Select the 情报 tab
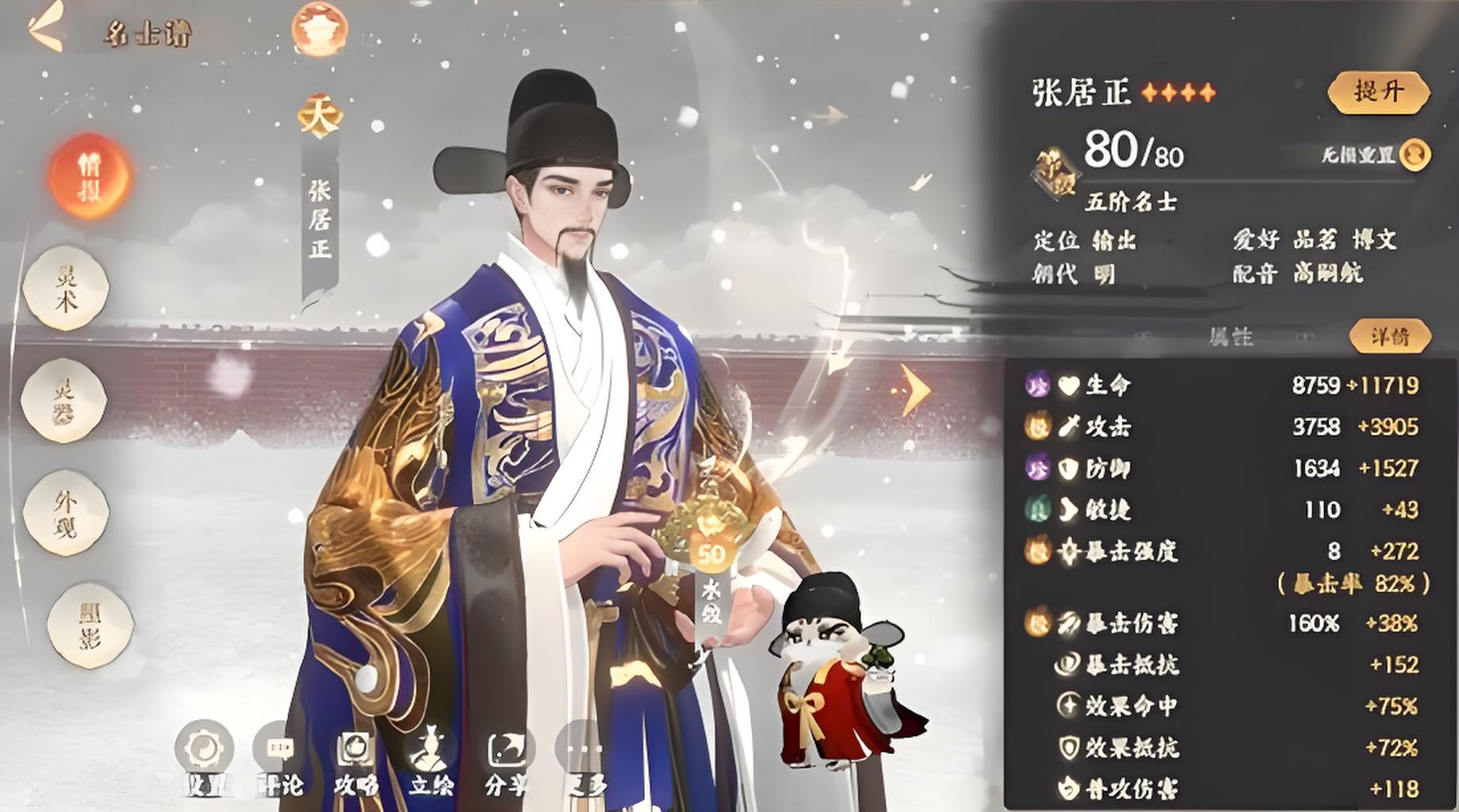 [x=88, y=177]
